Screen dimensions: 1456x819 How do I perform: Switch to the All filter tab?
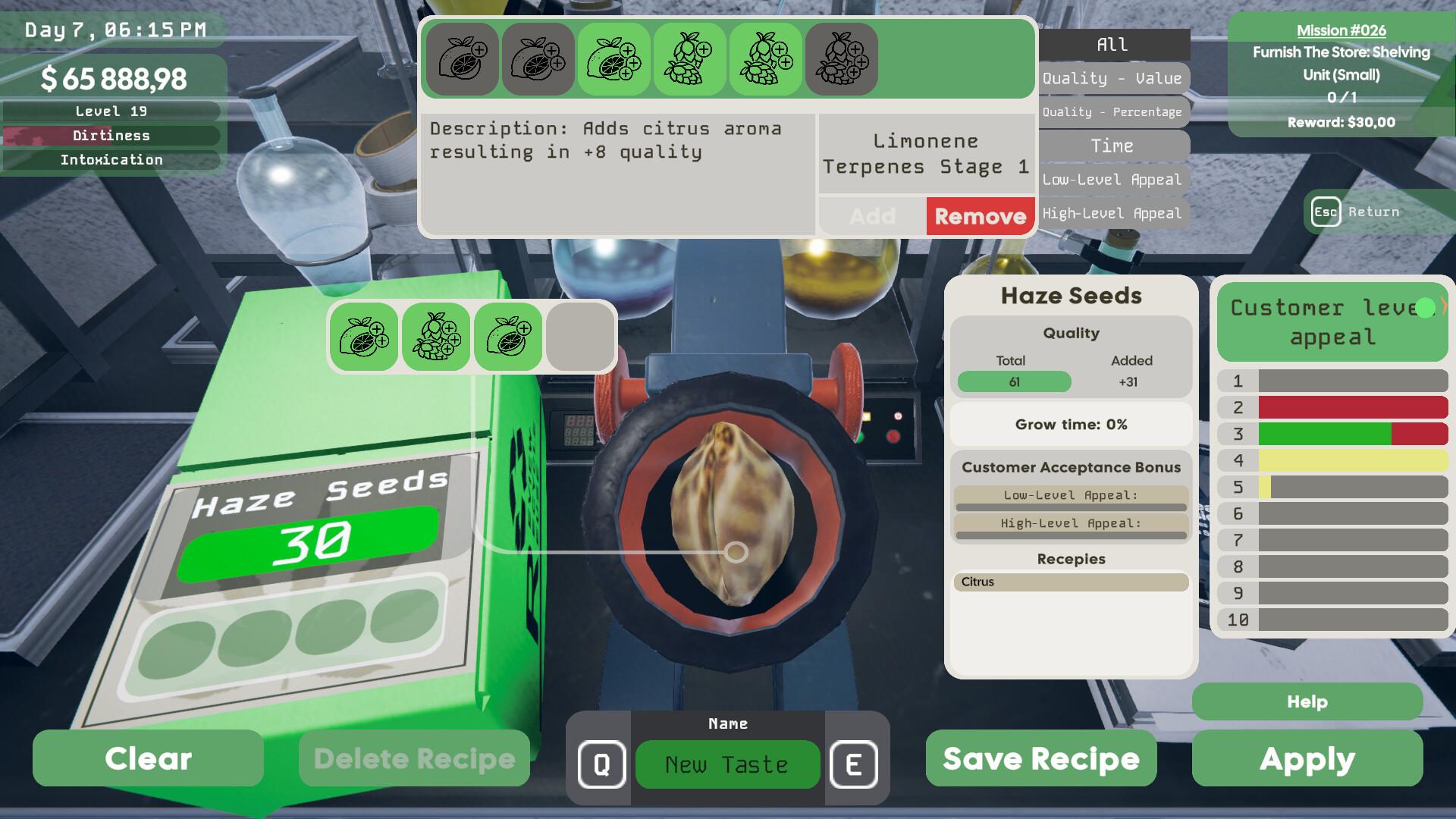[1112, 44]
